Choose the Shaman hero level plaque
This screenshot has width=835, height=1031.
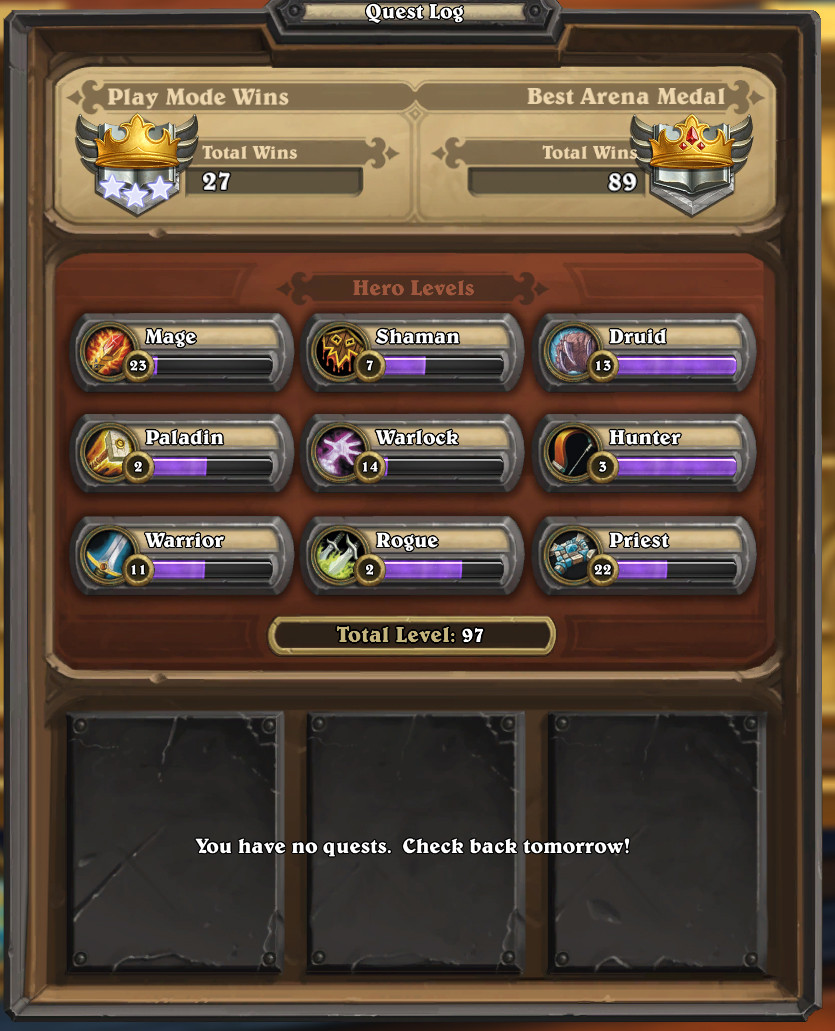414,352
